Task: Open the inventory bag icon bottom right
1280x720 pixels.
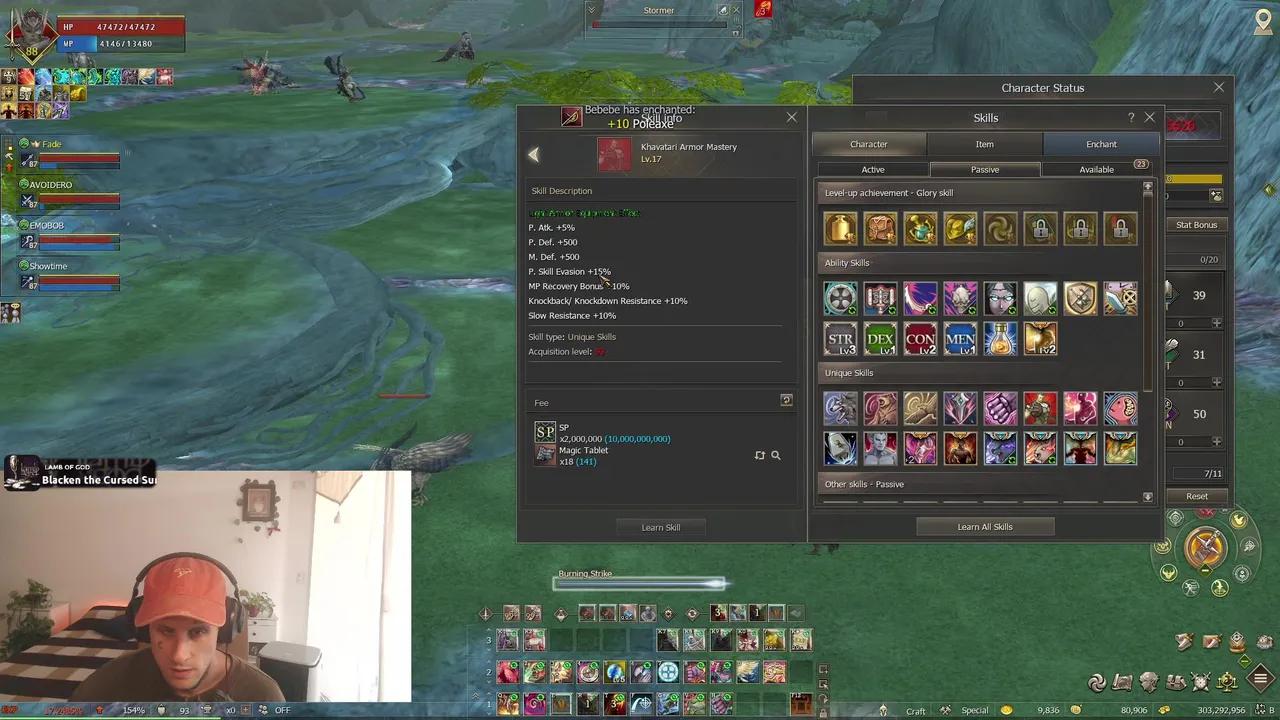Action: pos(1176,681)
